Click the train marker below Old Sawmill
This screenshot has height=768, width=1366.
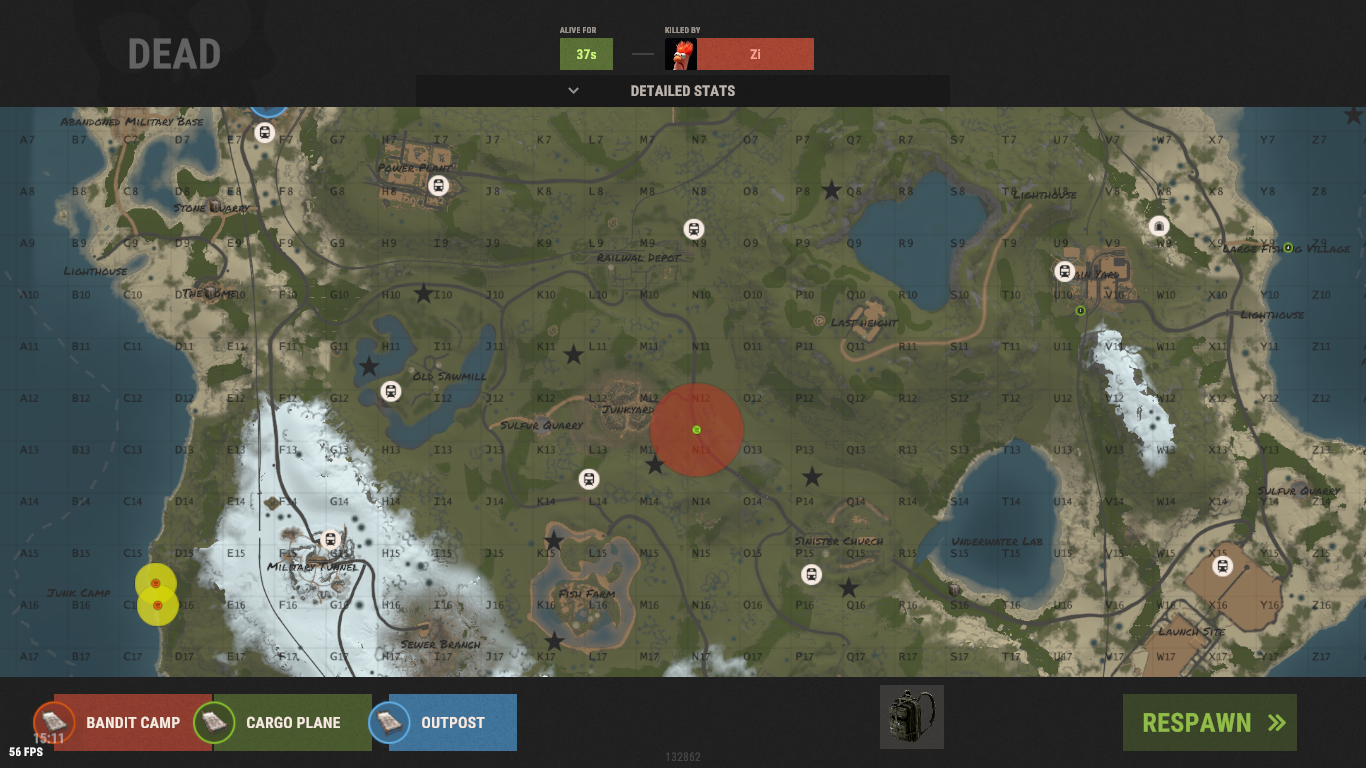391,391
